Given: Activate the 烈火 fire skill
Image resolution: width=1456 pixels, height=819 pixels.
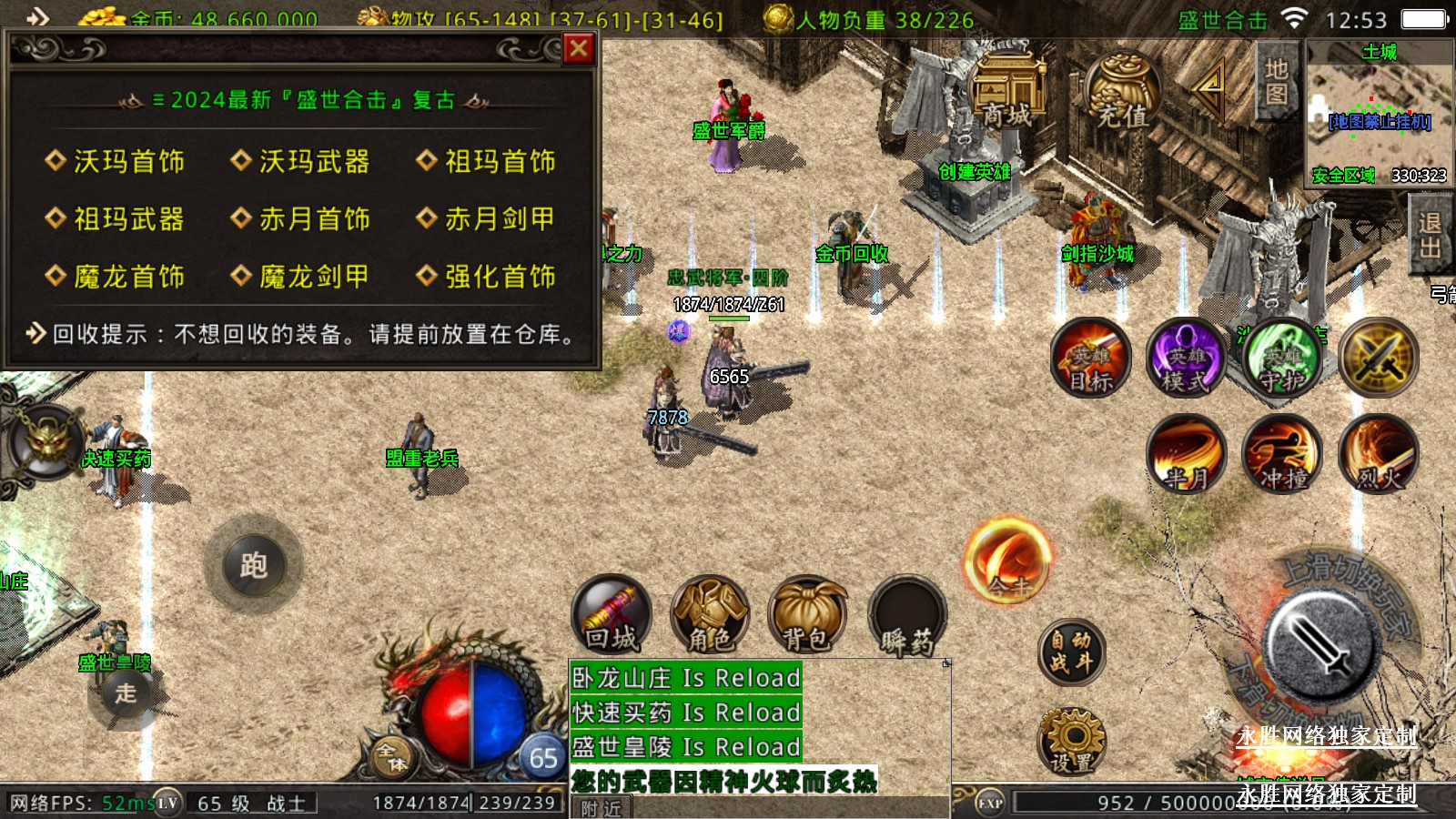Looking at the screenshot, I should point(1379,453).
